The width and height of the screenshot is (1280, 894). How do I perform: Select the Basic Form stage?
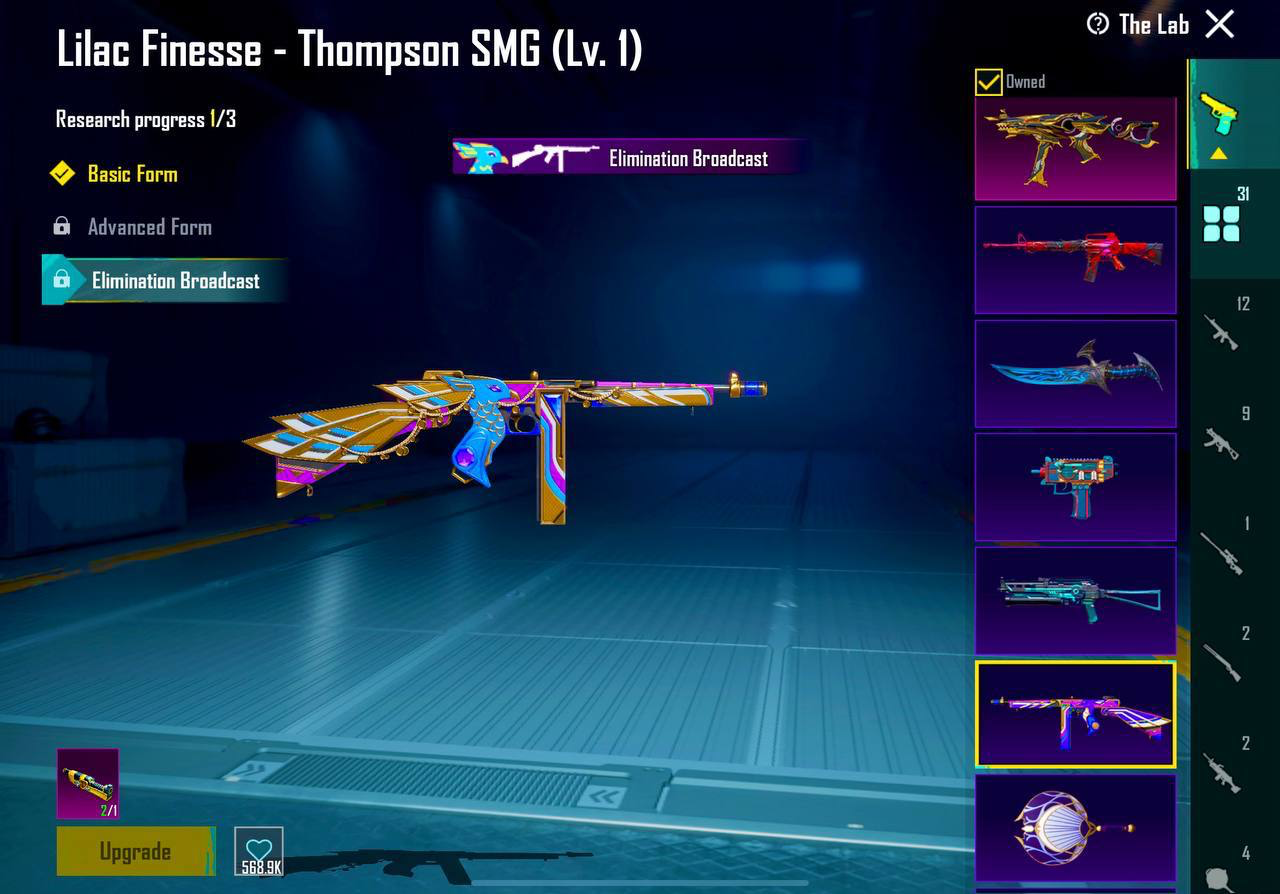131,174
